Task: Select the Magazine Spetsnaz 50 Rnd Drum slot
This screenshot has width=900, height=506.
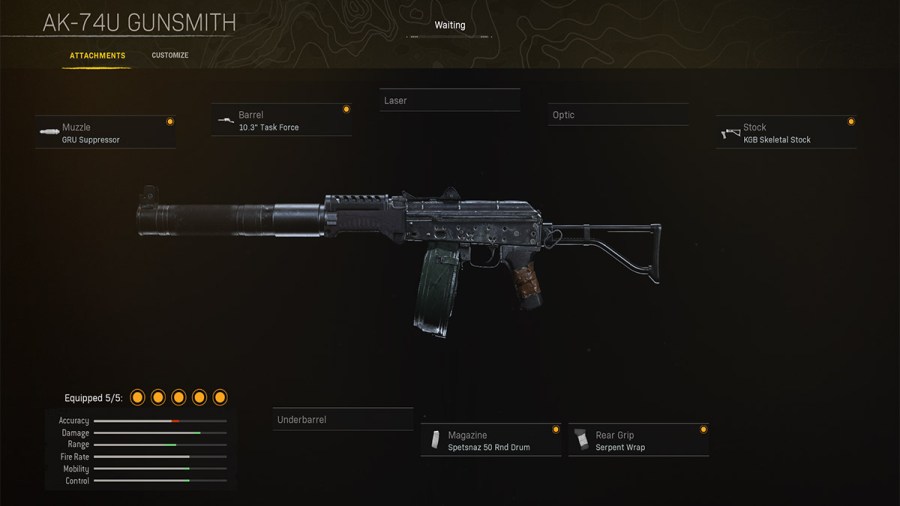Action: pyautogui.click(x=490, y=441)
